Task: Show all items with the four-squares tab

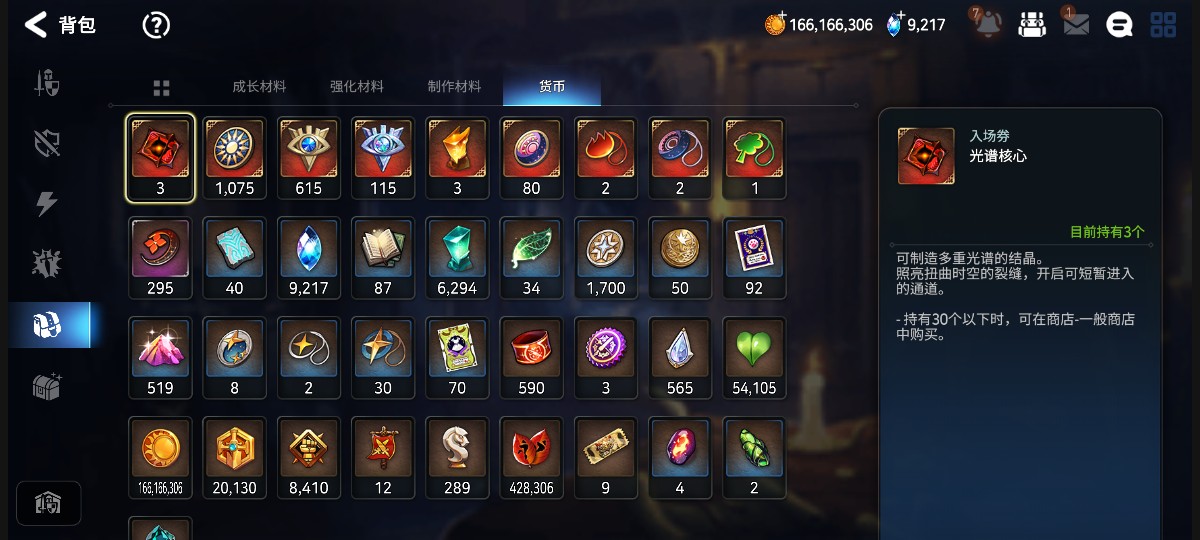Action: tap(161, 88)
